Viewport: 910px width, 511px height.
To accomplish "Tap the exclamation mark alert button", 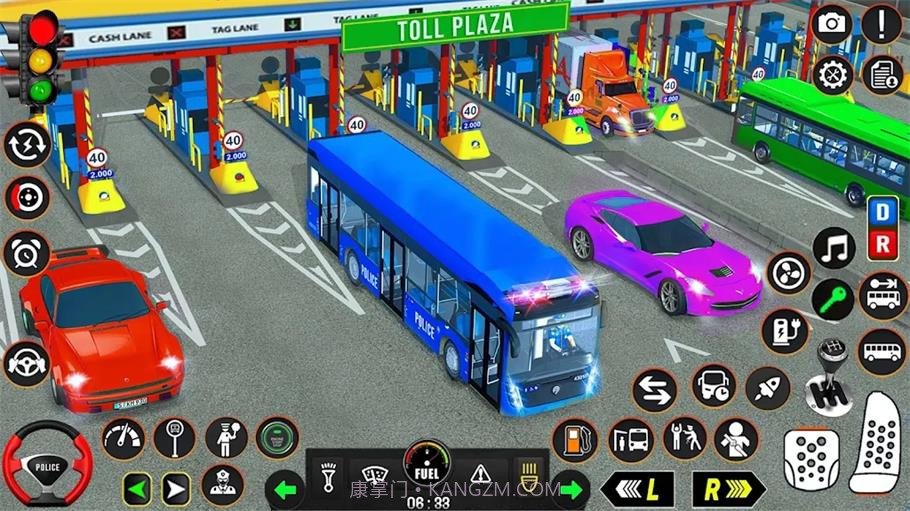I will pos(882,24).
